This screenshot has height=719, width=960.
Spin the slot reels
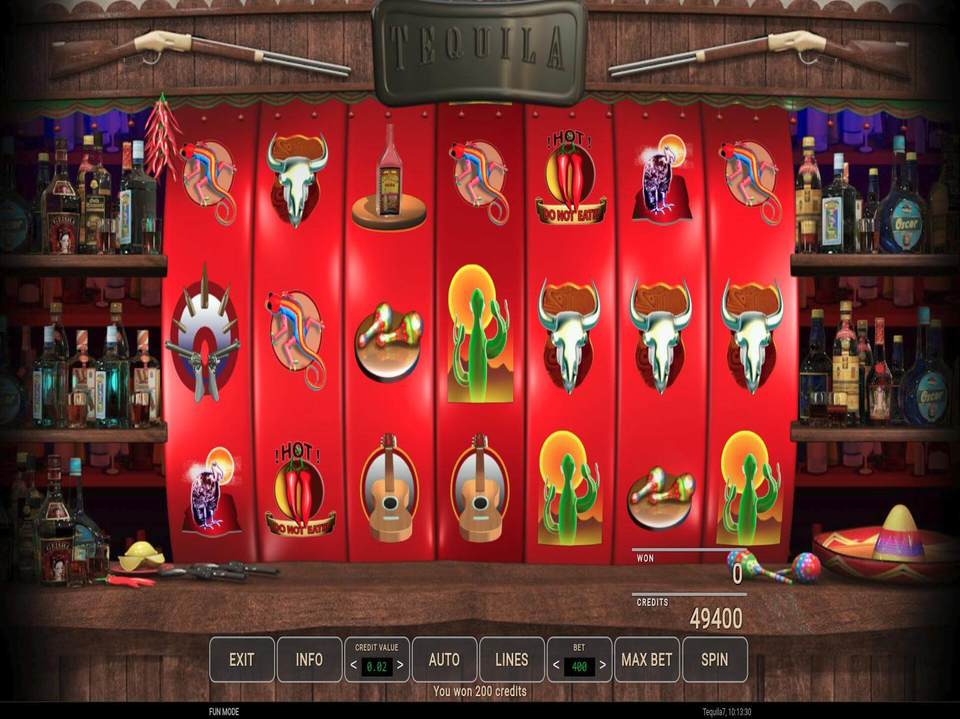714,660
